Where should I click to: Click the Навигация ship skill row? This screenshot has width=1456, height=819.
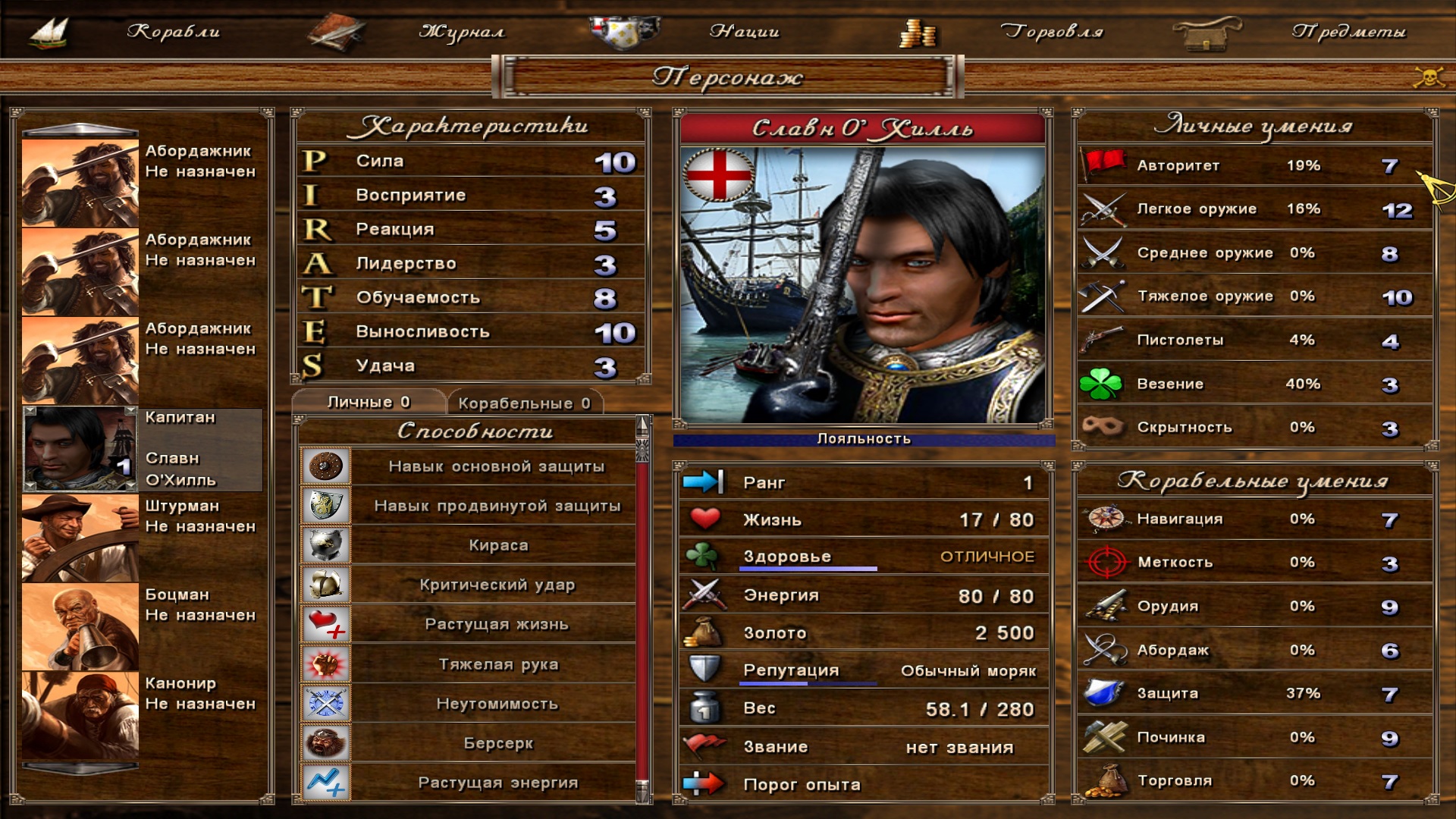[1255, 519]
